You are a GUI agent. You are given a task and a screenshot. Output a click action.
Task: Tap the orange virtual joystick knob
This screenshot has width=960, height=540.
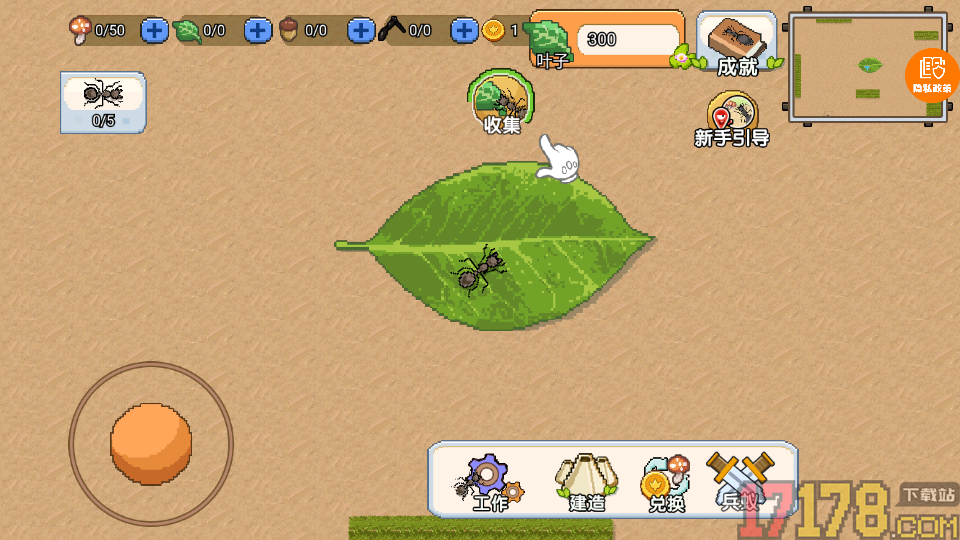151,443
